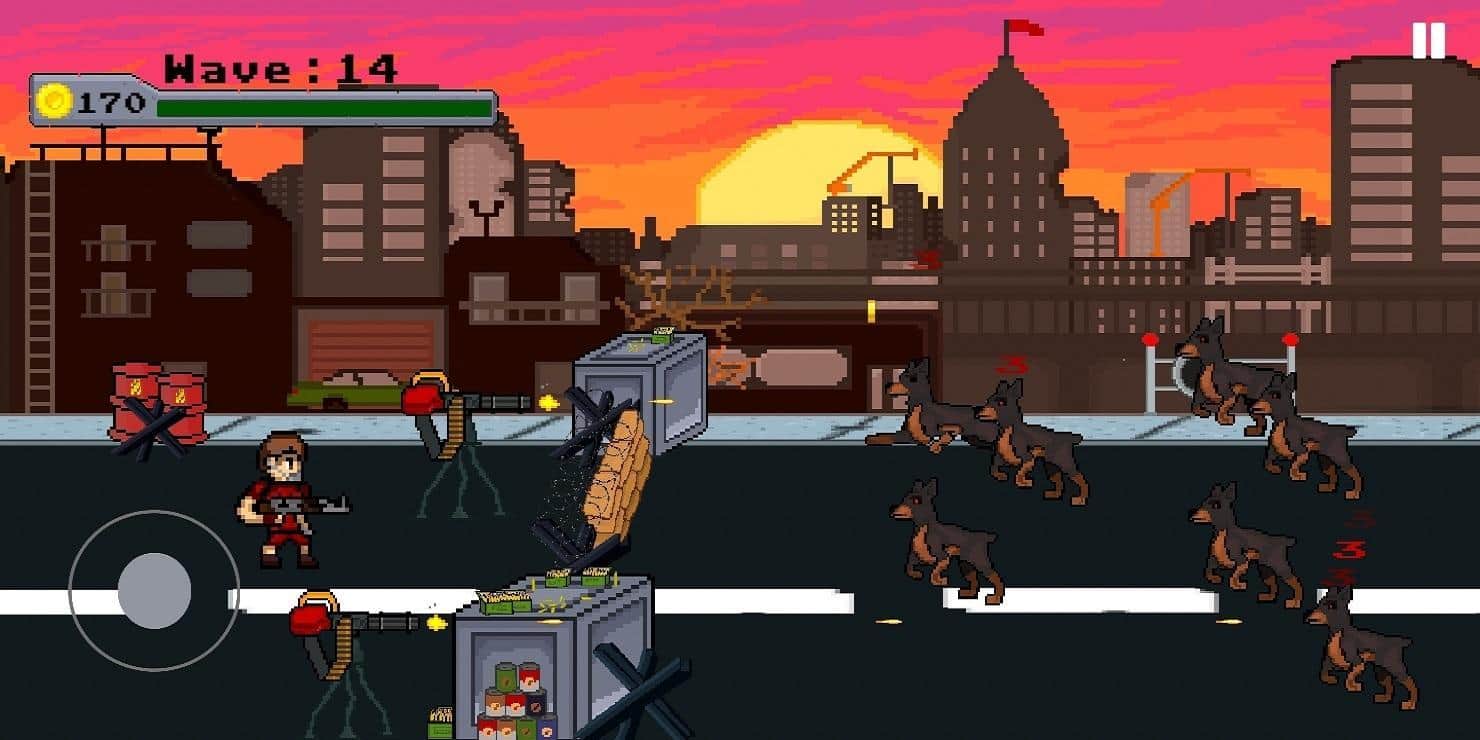Tap the player character holding the rifle

[x=285, y=500]
